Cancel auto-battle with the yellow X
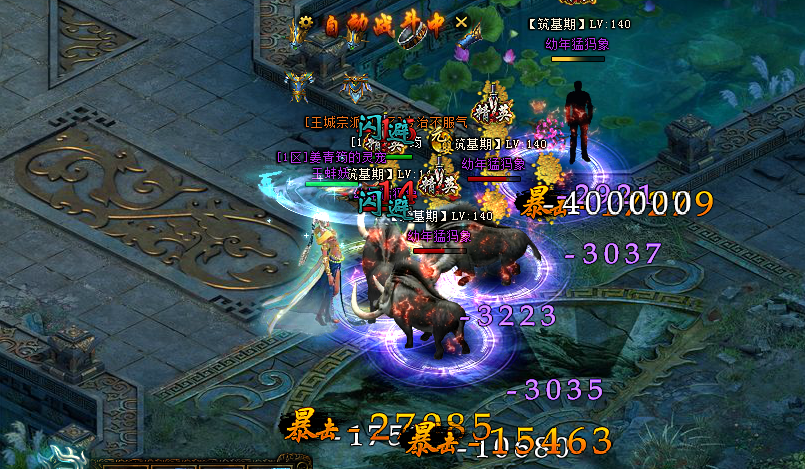The width and height of the screenshot is (805, 469). pyautogui.click(x=461, y=21)
